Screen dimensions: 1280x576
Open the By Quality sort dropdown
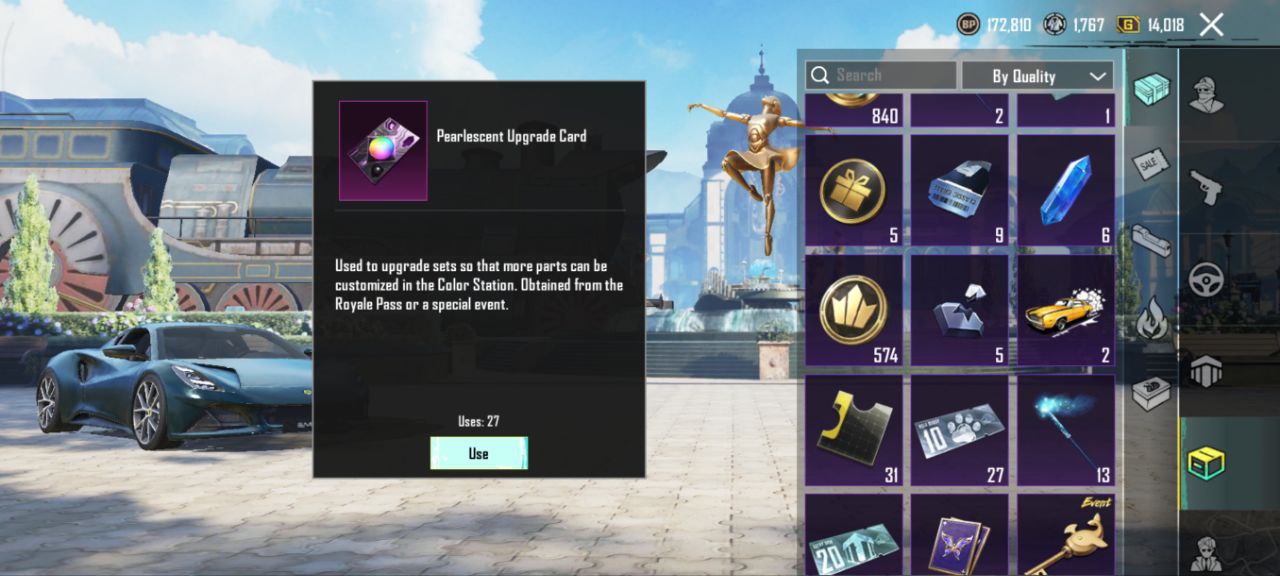pyautogui.click(x=1037, y=76)
